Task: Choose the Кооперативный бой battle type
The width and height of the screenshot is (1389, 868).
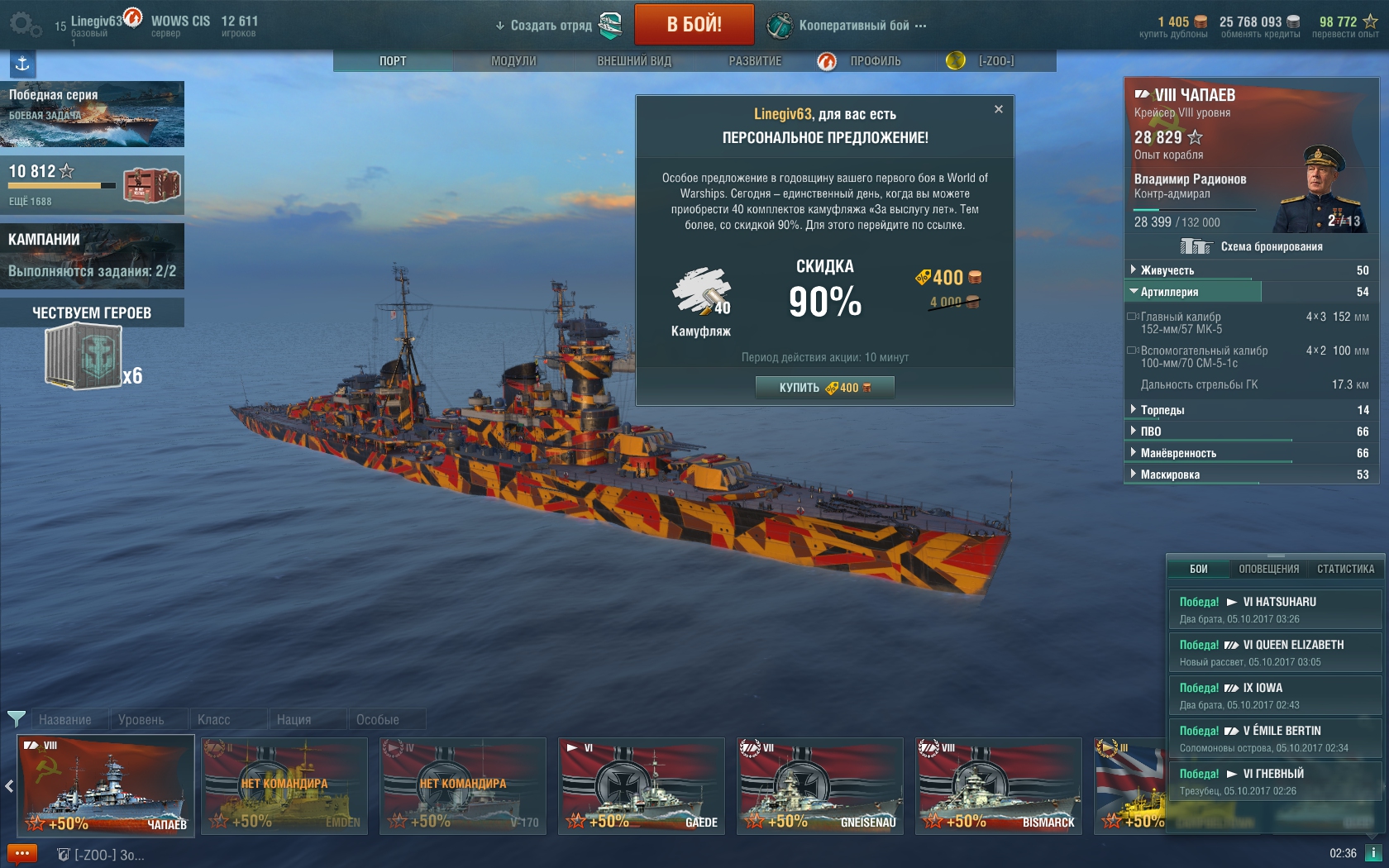Action: [x=853, y=26]
